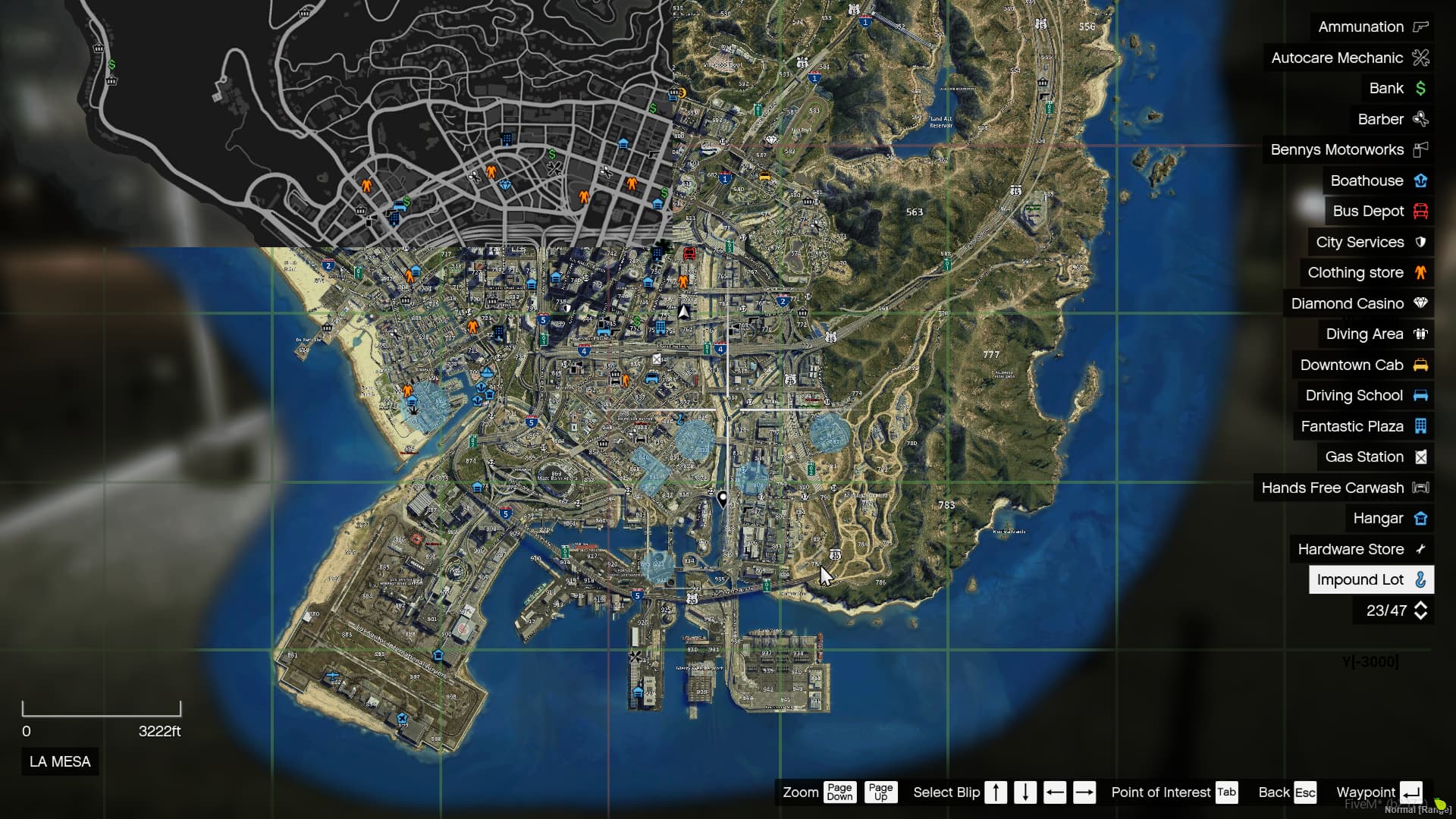
Task: Click the Diamond Casino diamond icon
Action: coord(1420,303)
